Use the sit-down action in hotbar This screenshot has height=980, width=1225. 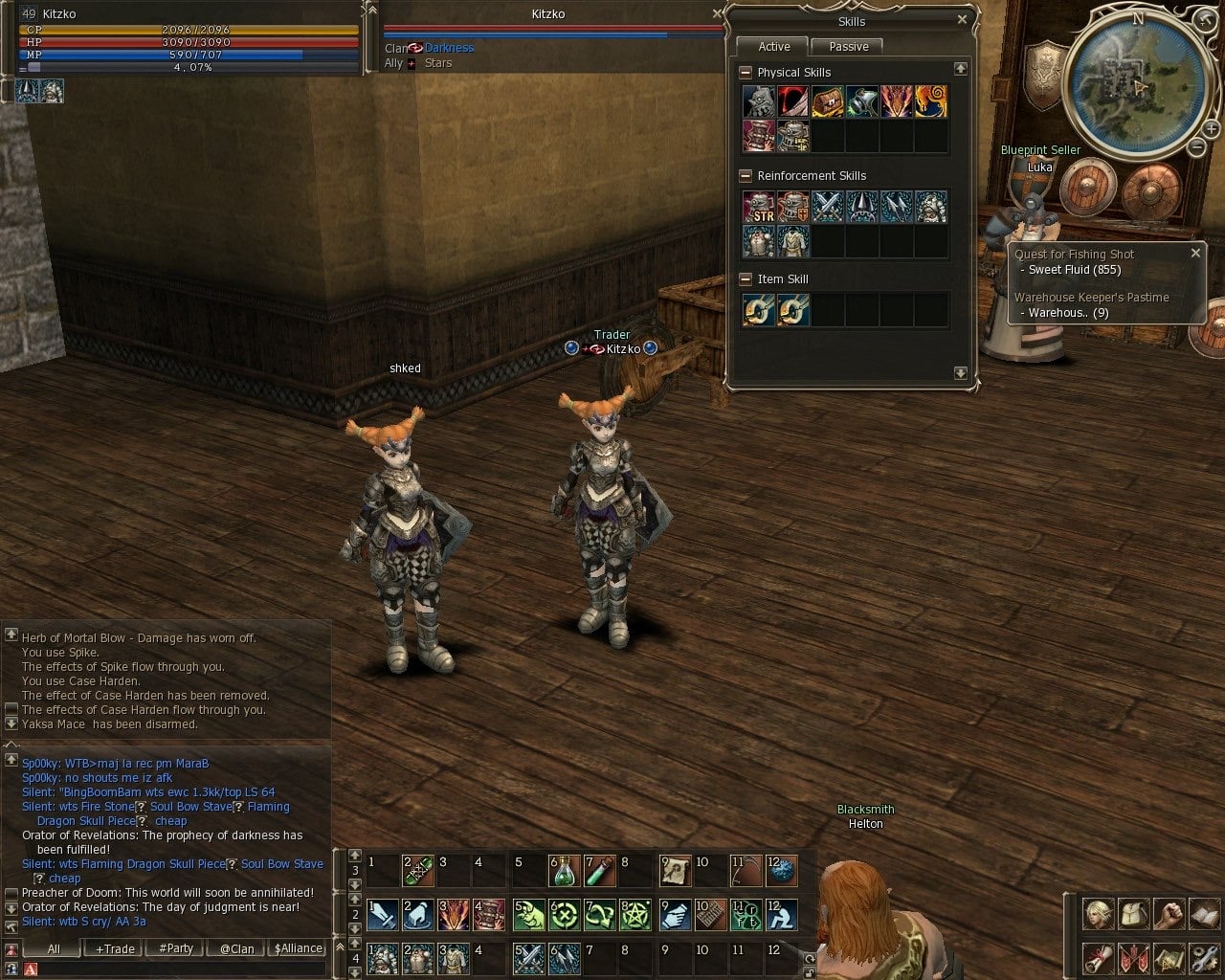(x=780, y=915)
